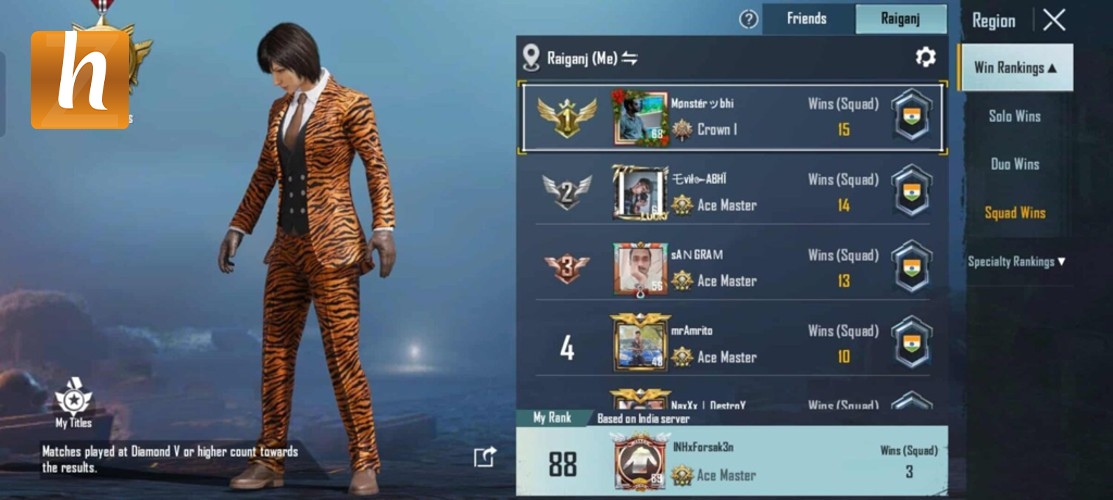Image resolution: width=1113 pixels, height=500 pixels.
Task: Tap the share icon
Action: 485,457
